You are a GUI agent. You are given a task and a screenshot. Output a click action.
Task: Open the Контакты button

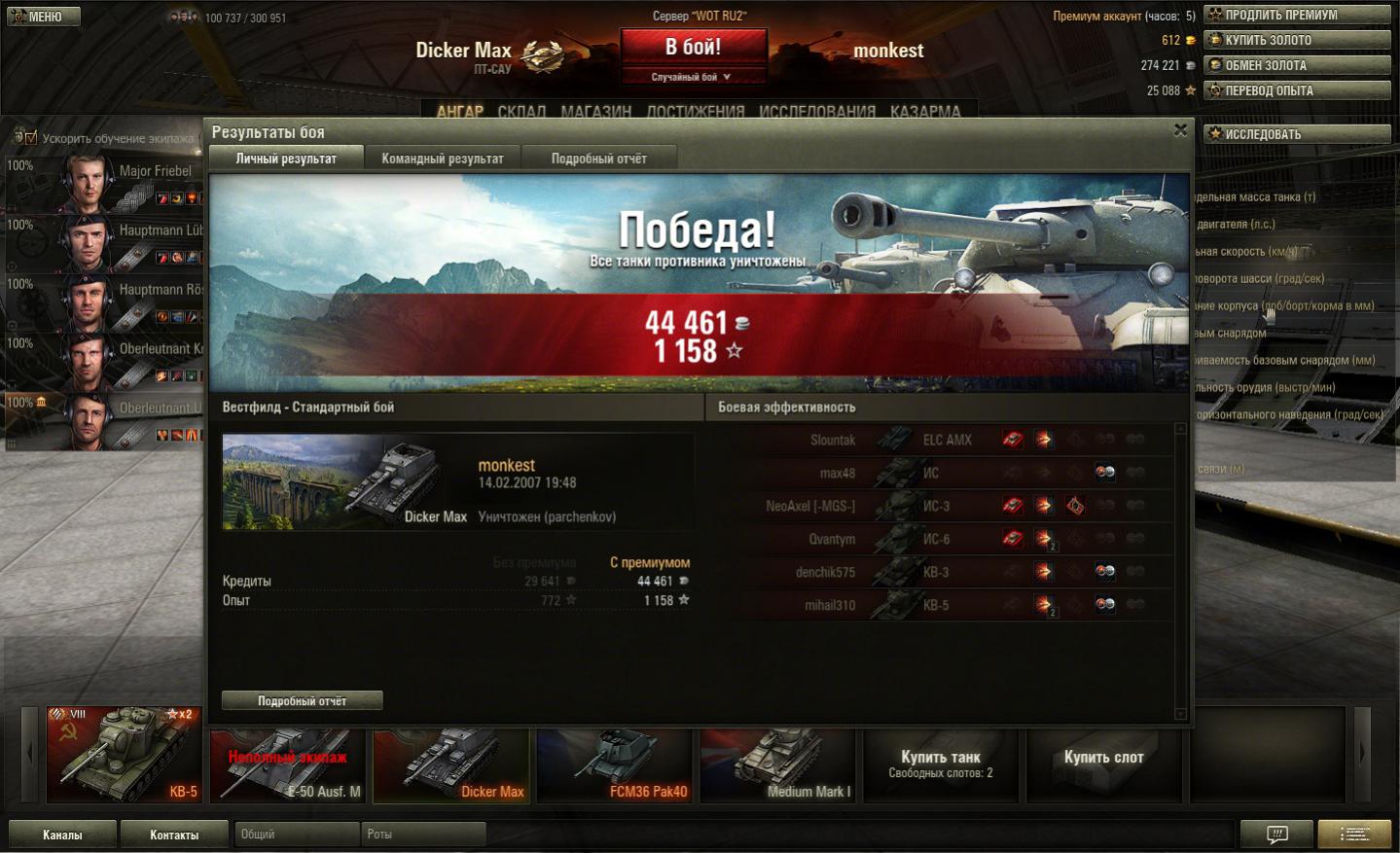click(x=174, y=835)
